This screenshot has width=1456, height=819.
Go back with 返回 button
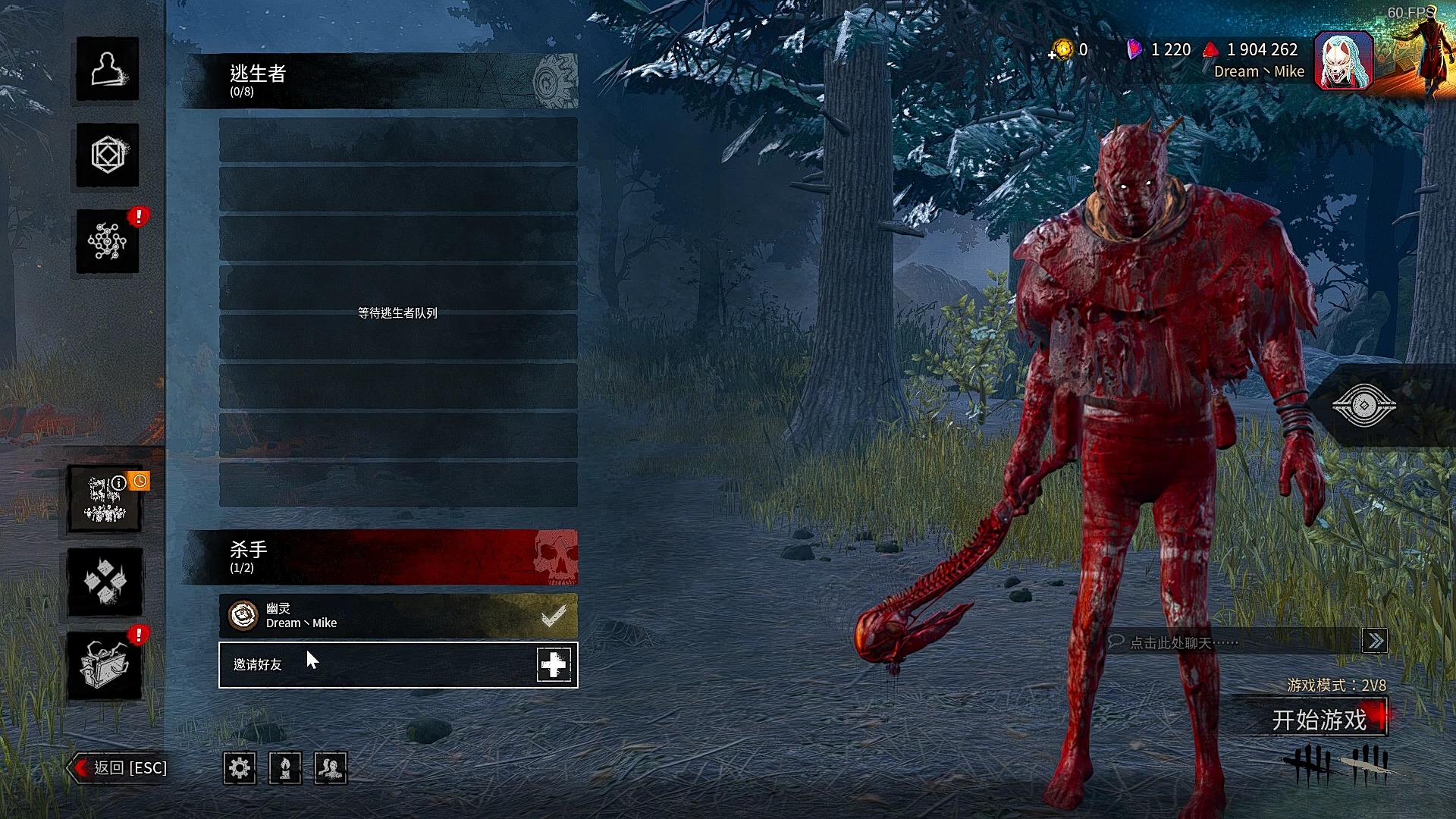click(x=120, y=768)
